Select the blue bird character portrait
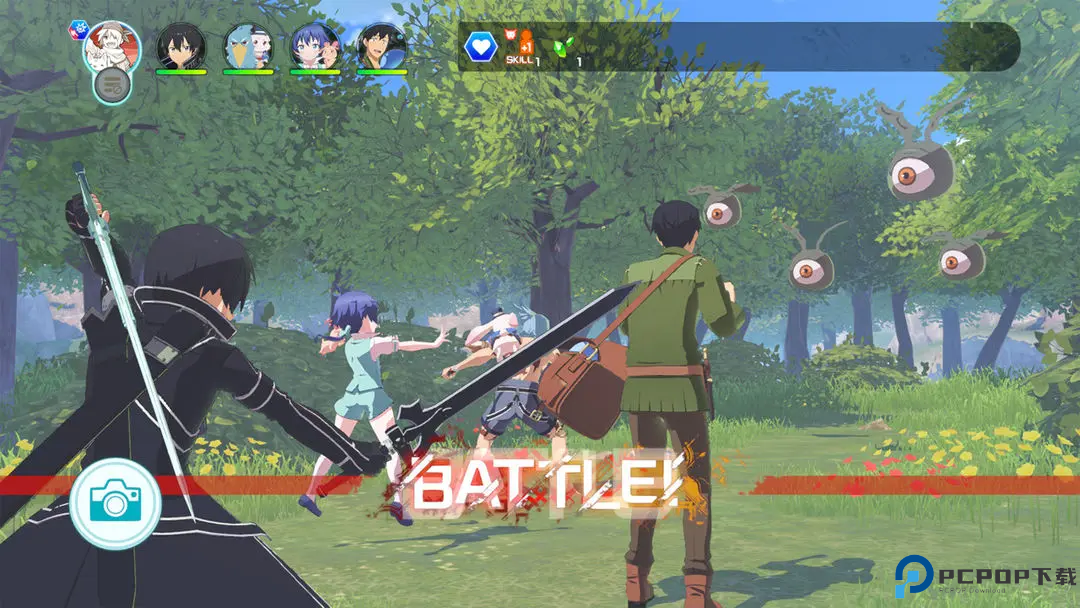The width and height of the screenshot is (1080, 608). point(248,45)
